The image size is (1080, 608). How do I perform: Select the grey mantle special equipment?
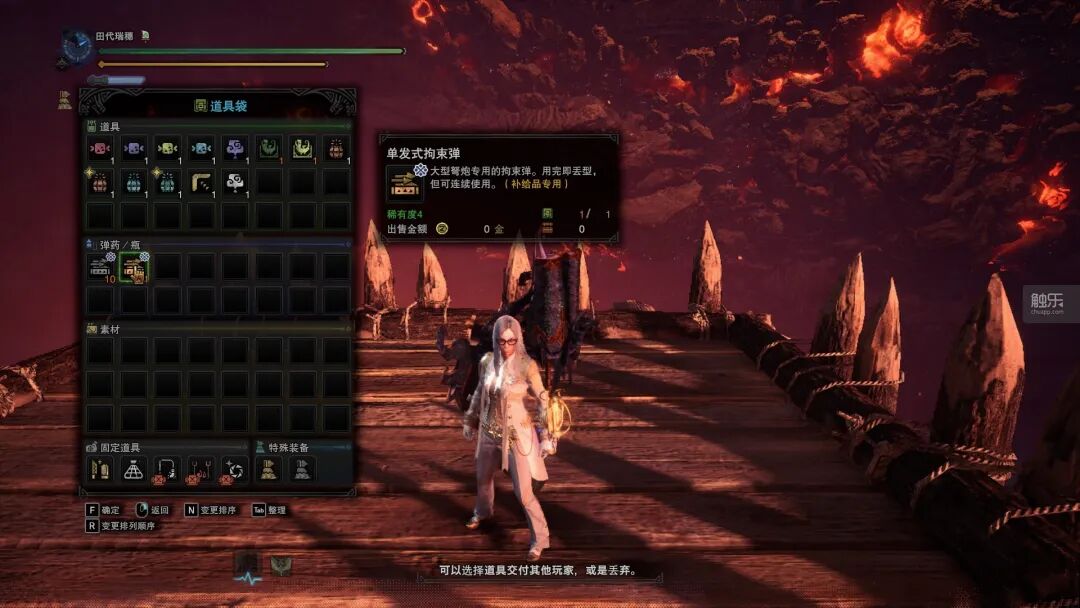coord(303,468)
